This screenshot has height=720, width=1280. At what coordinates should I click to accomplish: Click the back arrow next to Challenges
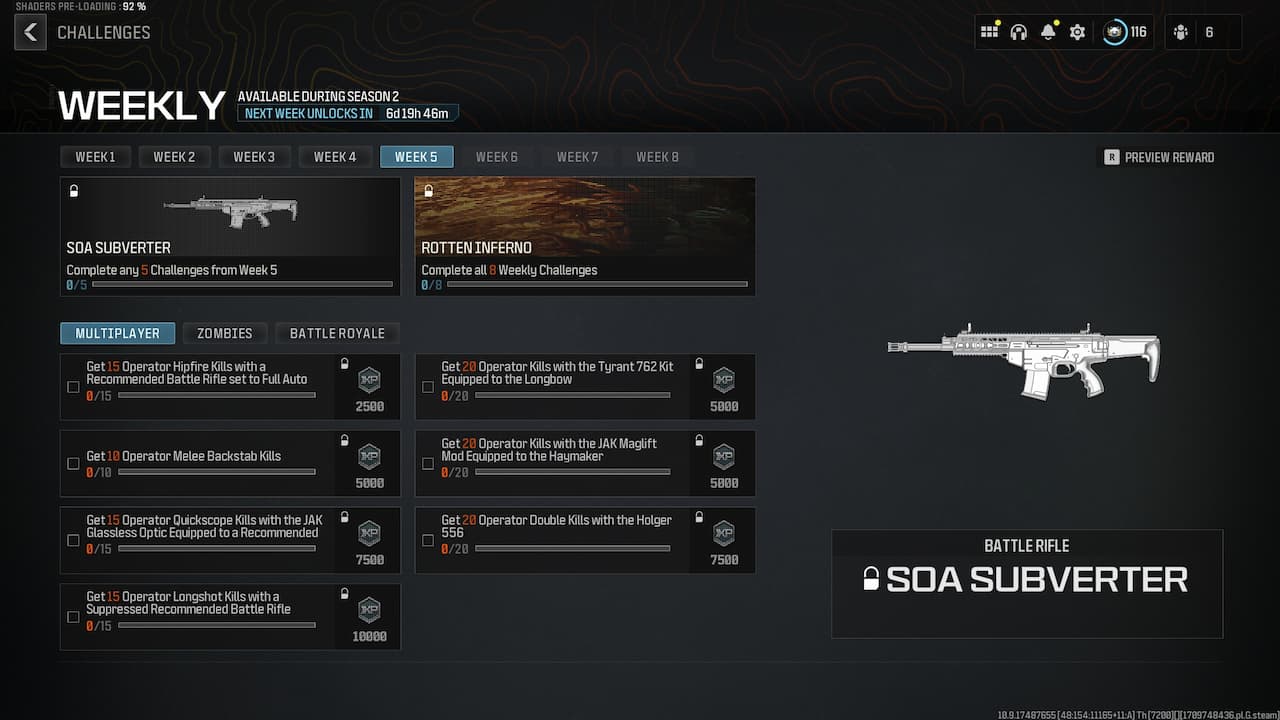[x=30, y=32]
